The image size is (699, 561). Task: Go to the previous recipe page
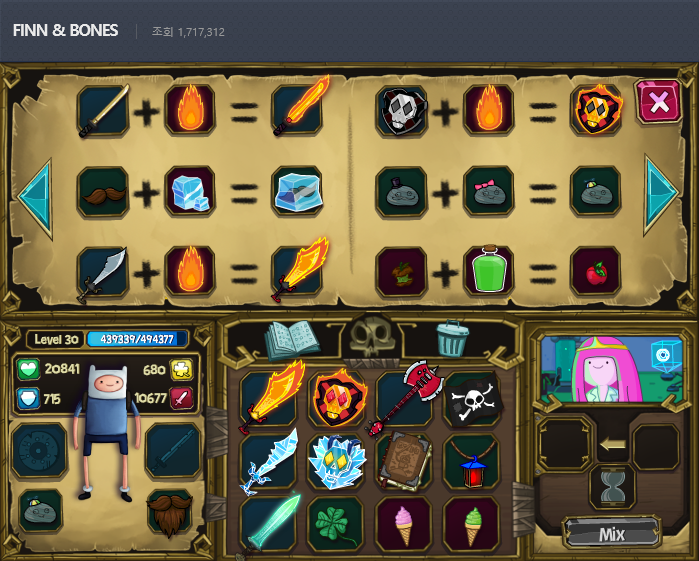[34, 191]
